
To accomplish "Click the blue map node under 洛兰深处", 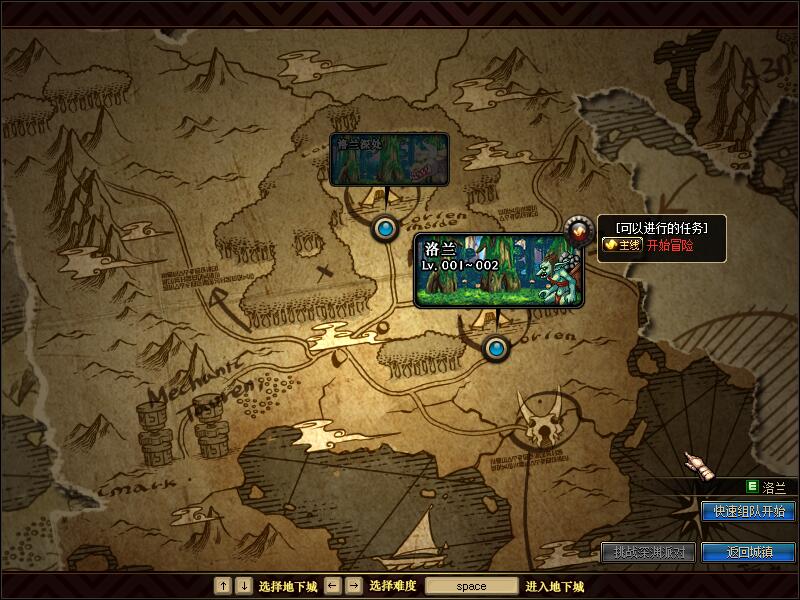I will (x=385, y=229).
